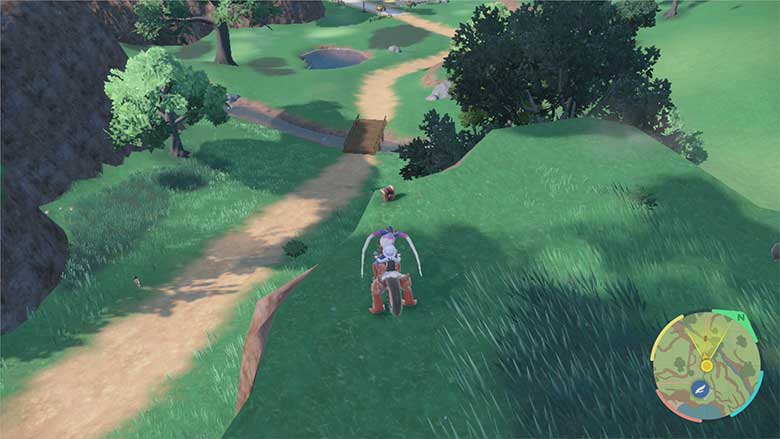Open the circular minimap
Screen dimensions: 780x439
coord(706,364)
